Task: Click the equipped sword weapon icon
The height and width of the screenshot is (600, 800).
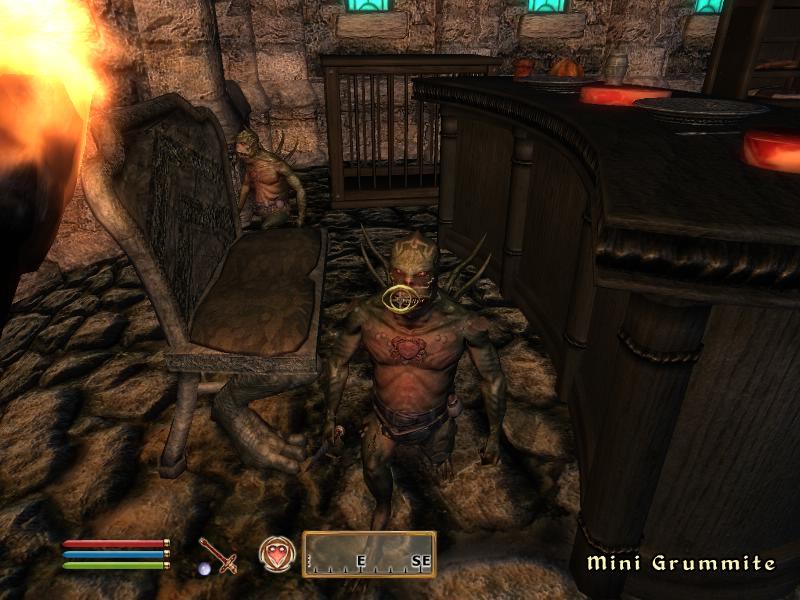Action: 216,554
